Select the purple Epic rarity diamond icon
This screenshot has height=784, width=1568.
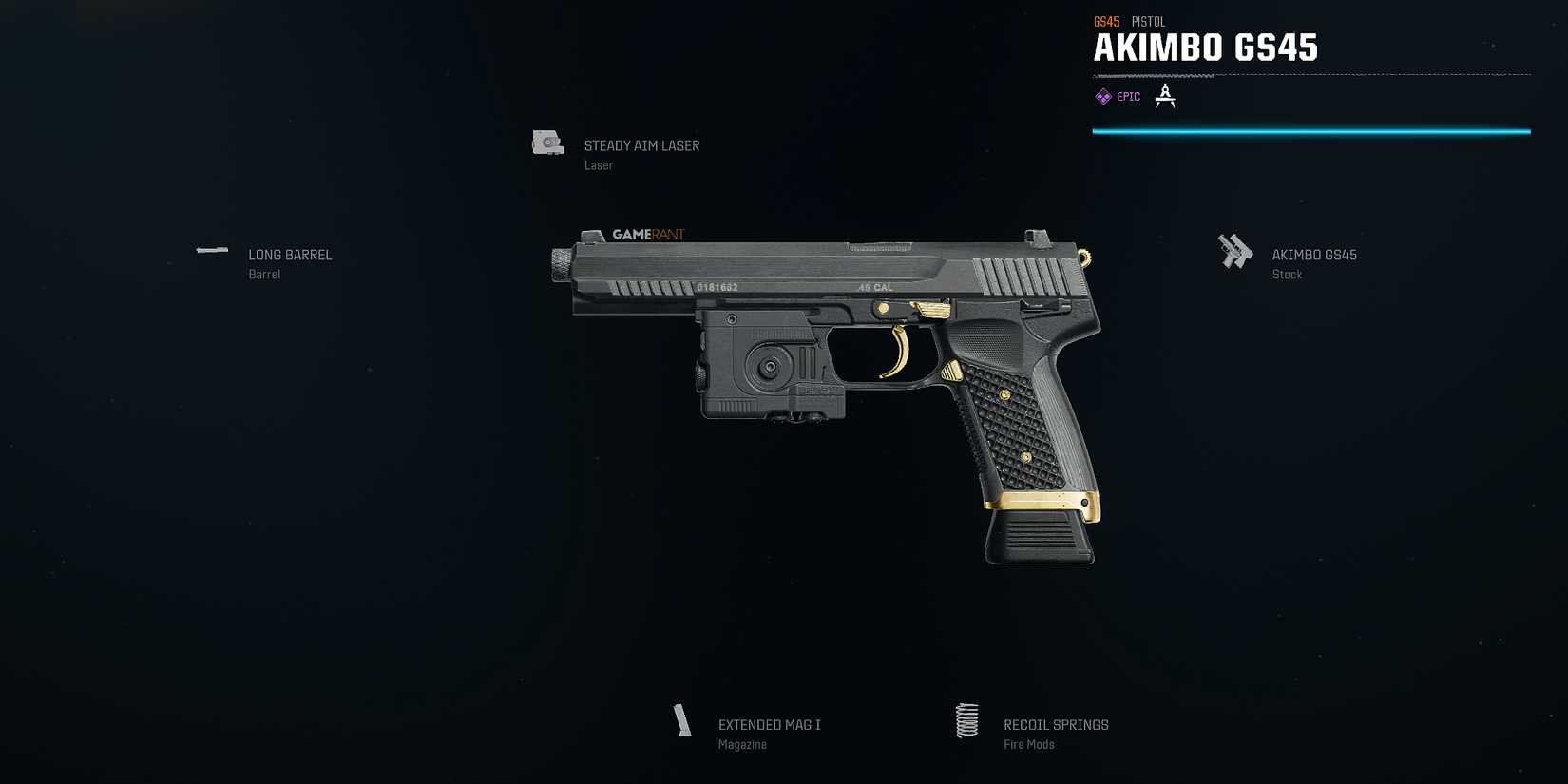point(1103,96)
